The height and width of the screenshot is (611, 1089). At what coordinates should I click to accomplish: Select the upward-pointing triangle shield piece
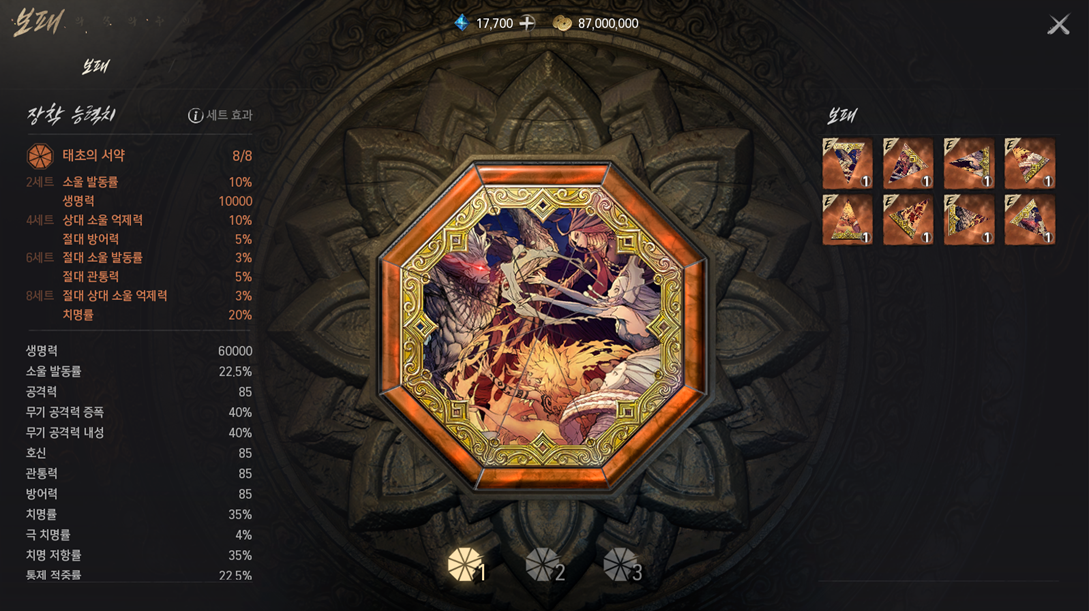[847, 220]
